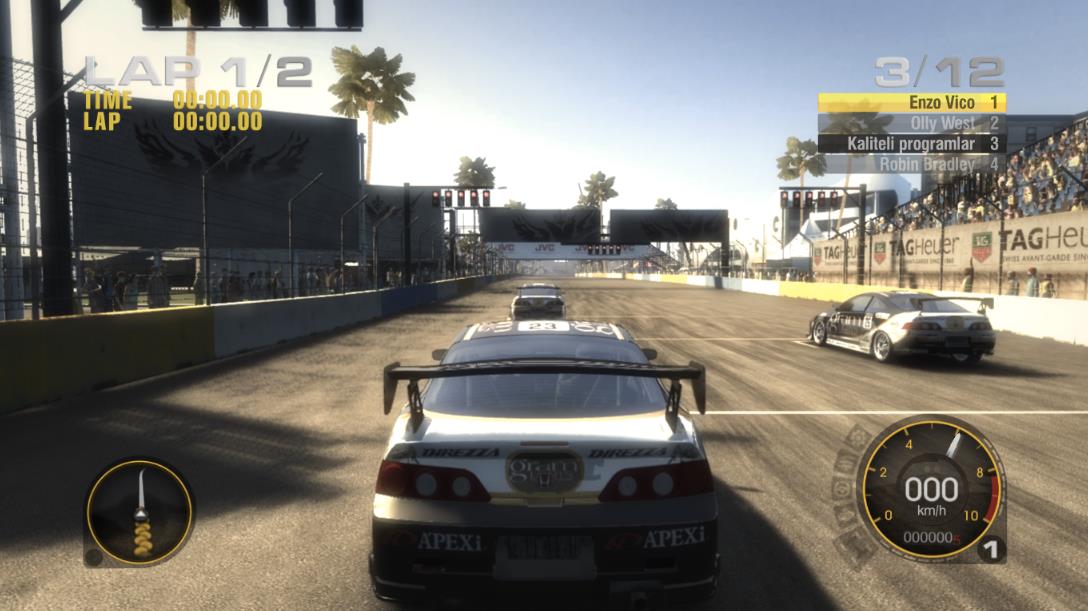Viewport: 1088px width, 611px height.
Task: Select Robin Bradley in the position list
Action: (x=911, y=163)
